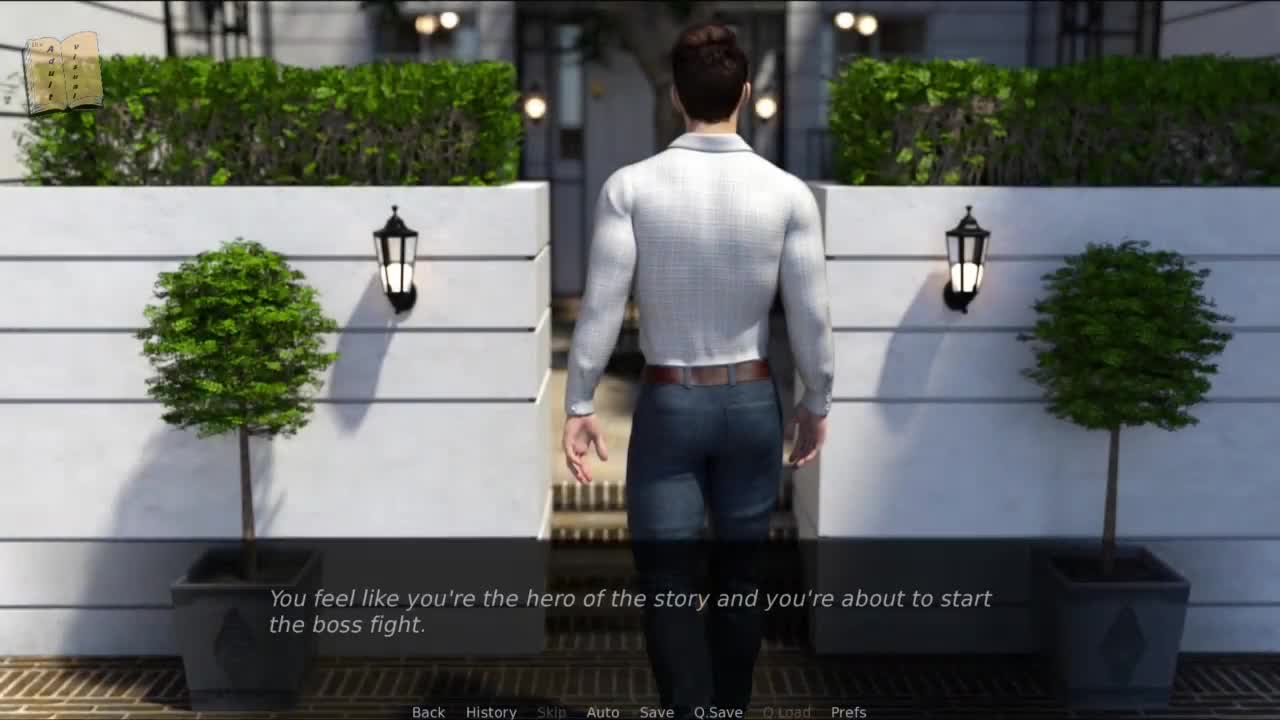The image size is (1280, 720).
Task: Enable Auto text advance
Action: pos(602,712)
